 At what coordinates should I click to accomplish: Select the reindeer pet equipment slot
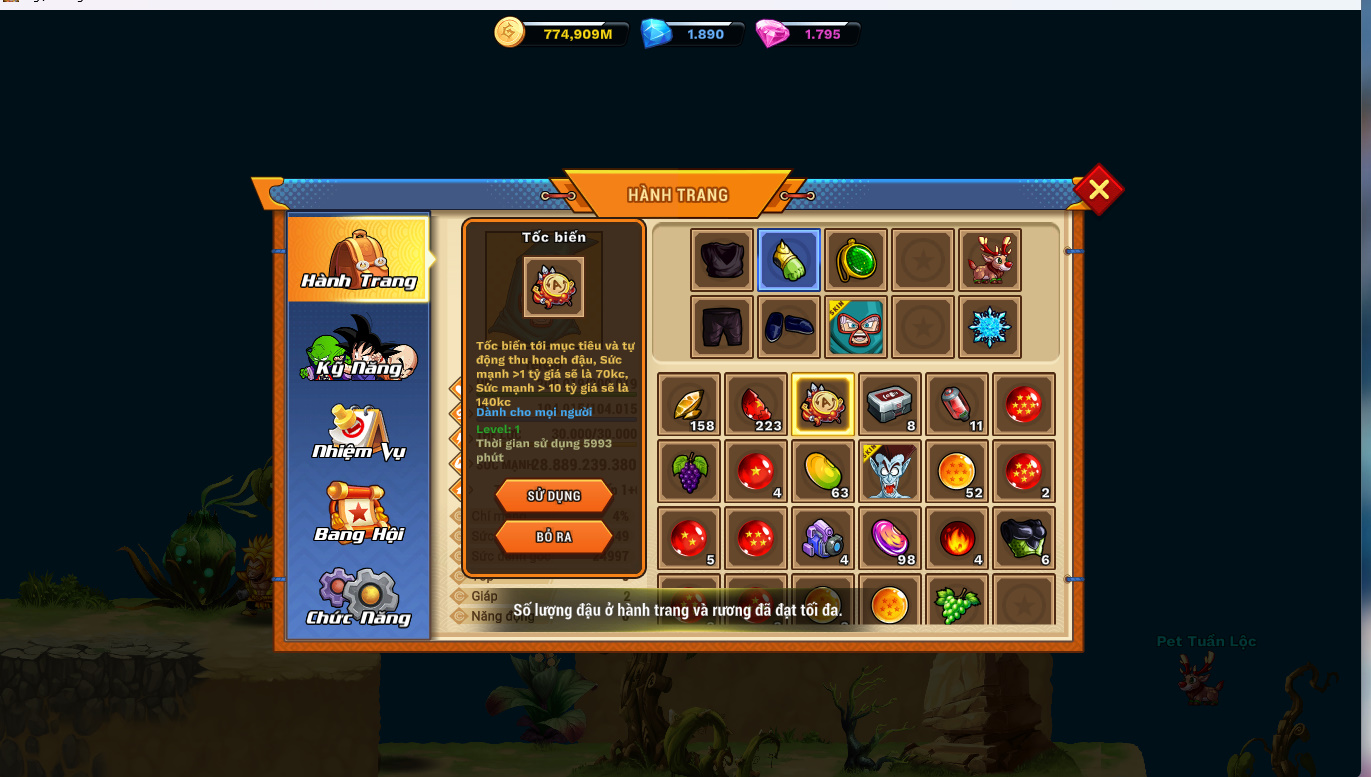[x=990, y=260]
